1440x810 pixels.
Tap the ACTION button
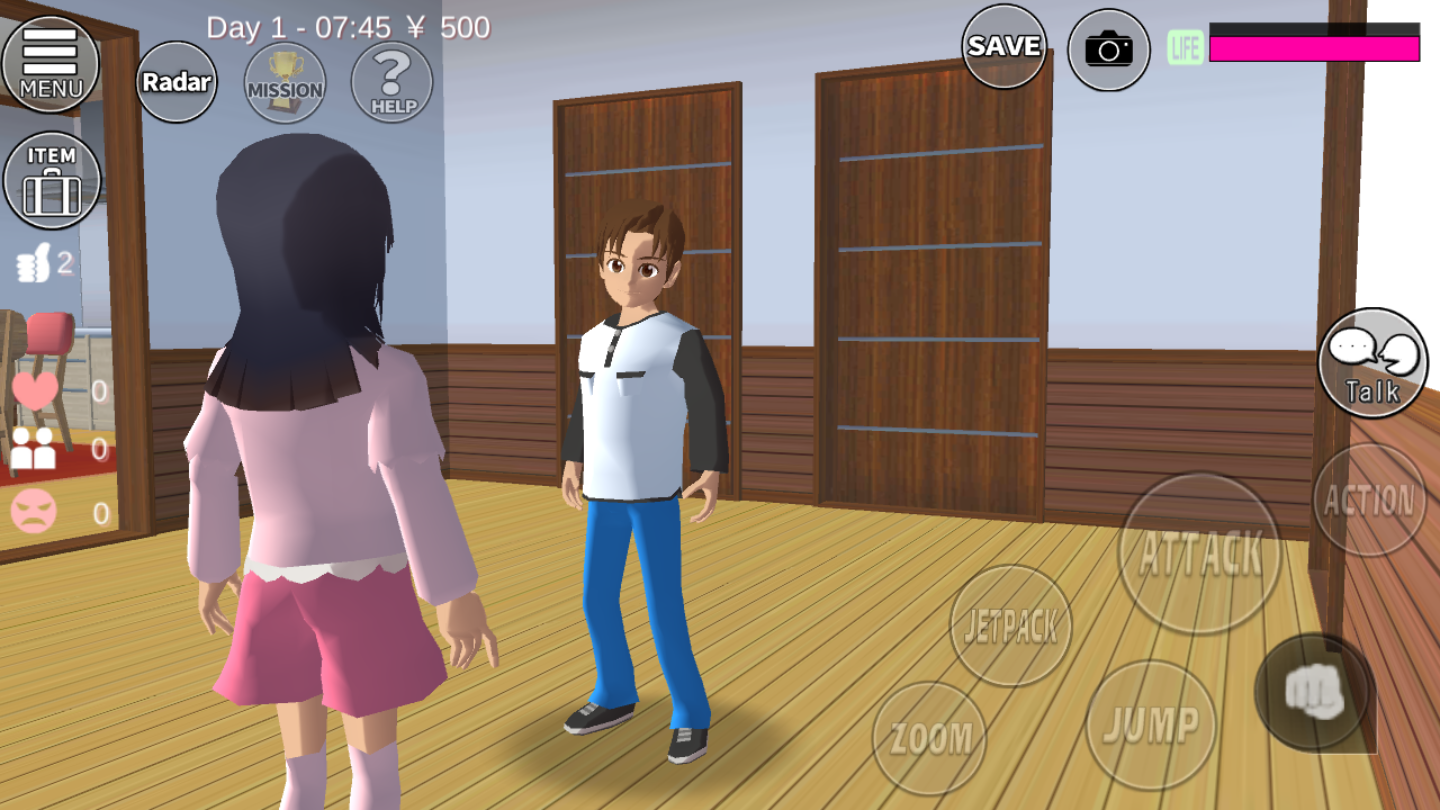[1369, 500]
